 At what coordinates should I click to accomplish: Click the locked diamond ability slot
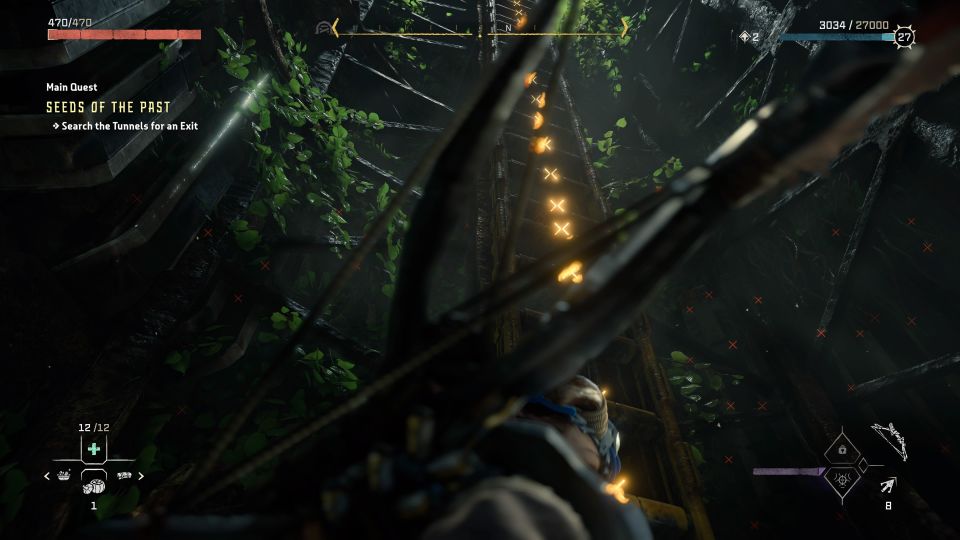[x=842, y=451]
